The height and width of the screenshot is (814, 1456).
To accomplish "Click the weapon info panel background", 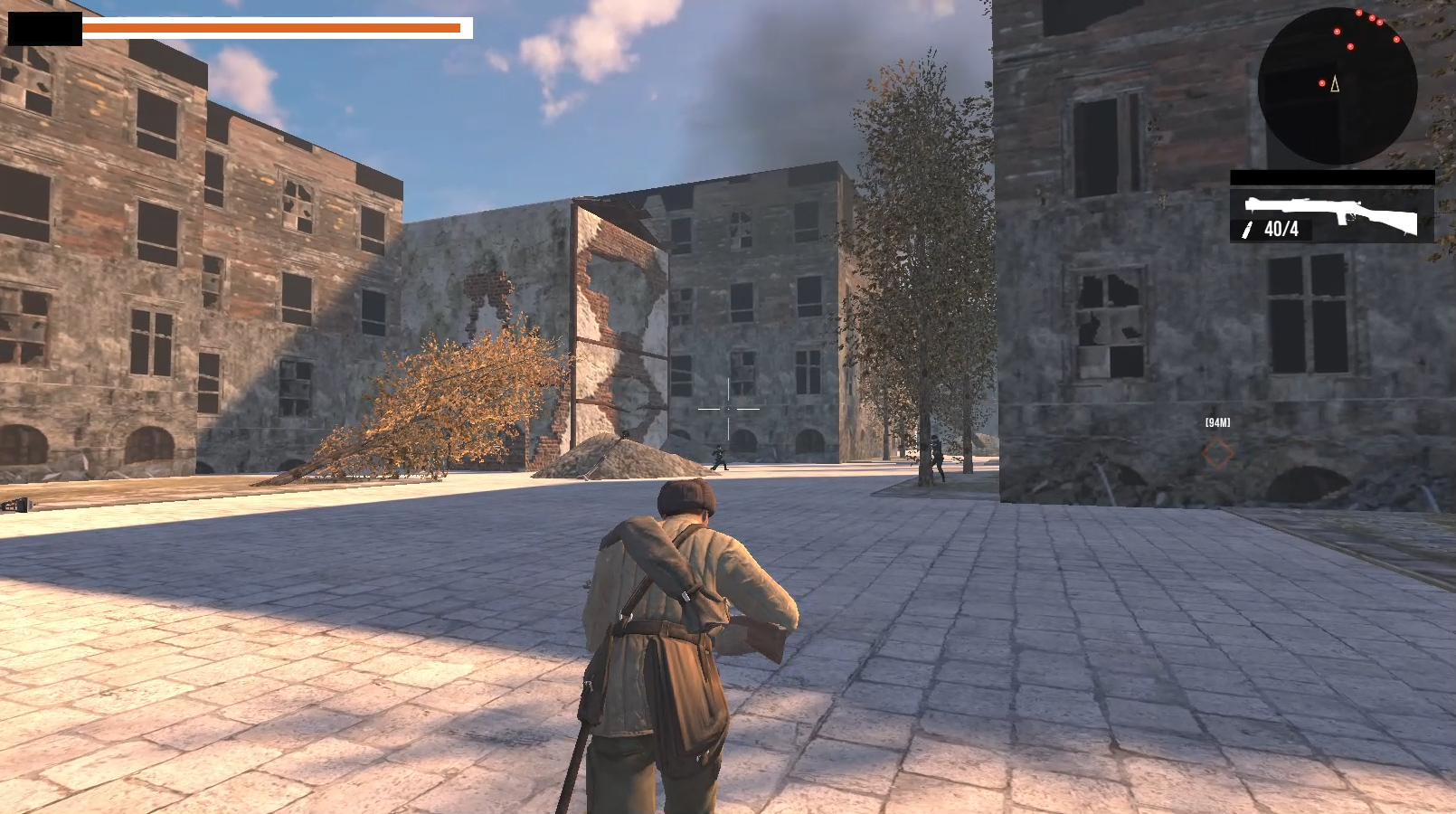I will point(1333,217).
